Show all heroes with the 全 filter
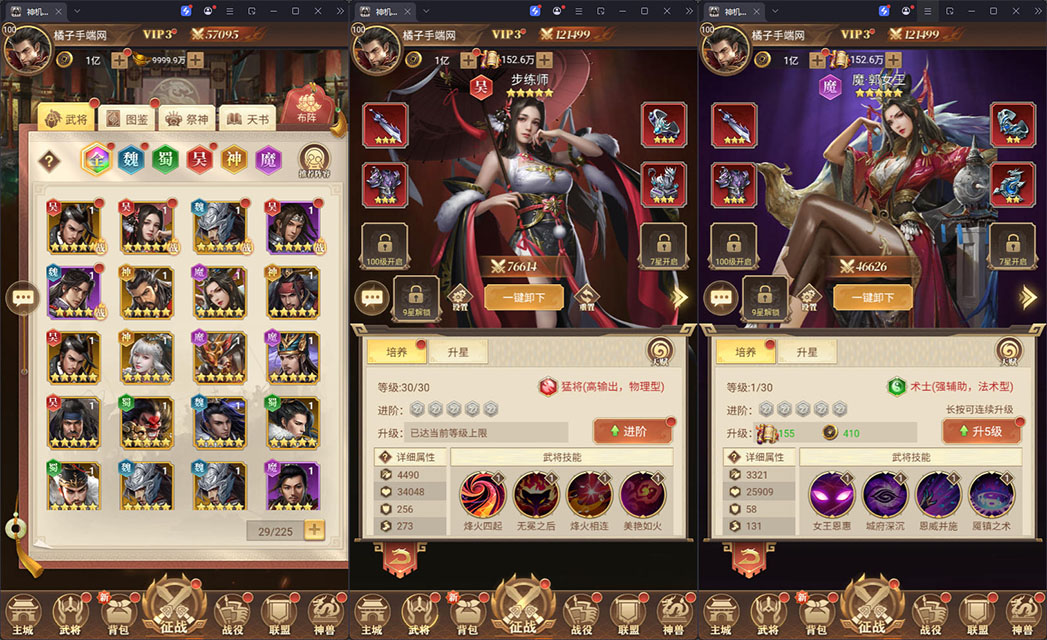The image size is (1047, 640). 97,160
